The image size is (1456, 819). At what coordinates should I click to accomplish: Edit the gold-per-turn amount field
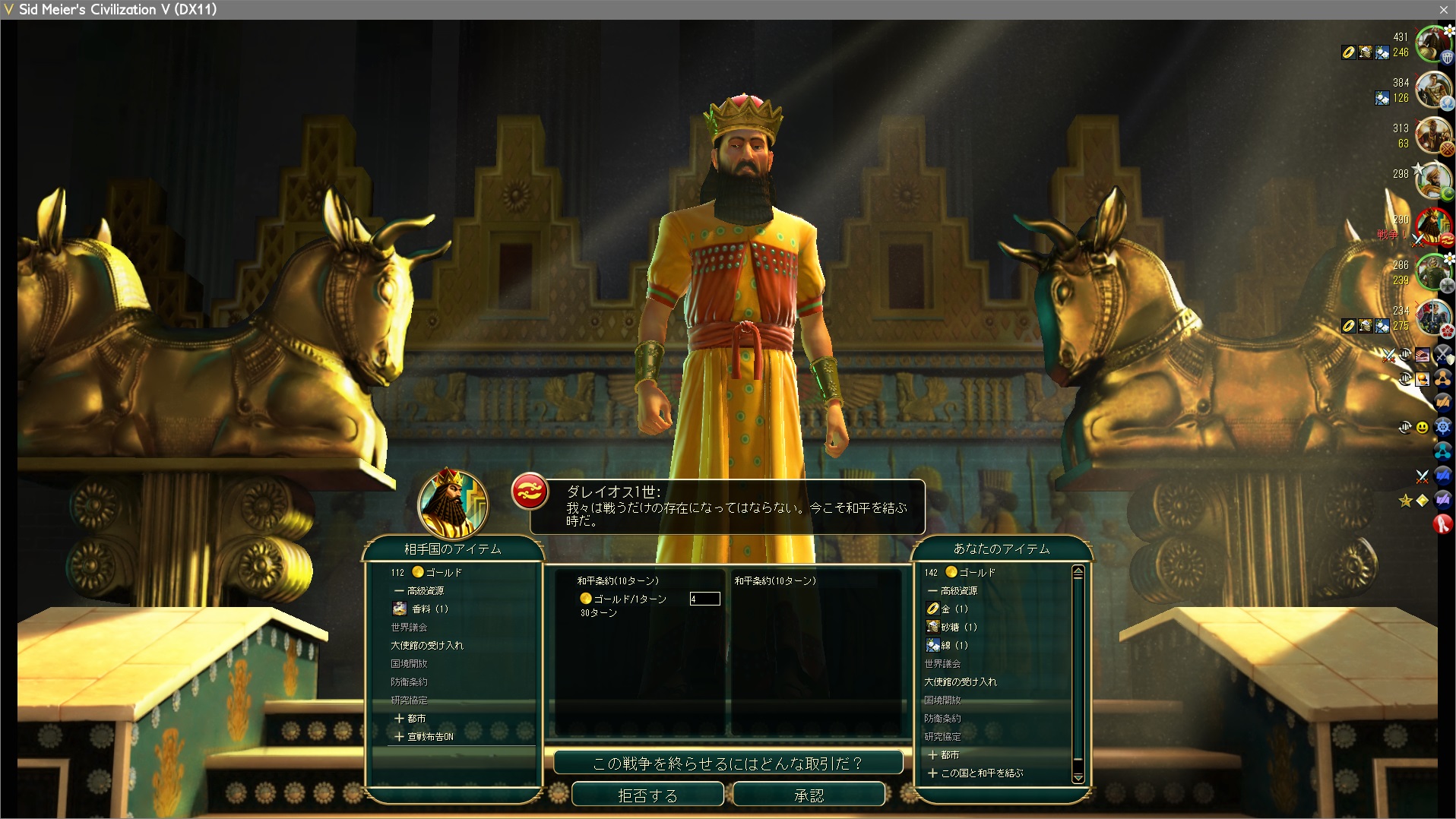(704, 599)
